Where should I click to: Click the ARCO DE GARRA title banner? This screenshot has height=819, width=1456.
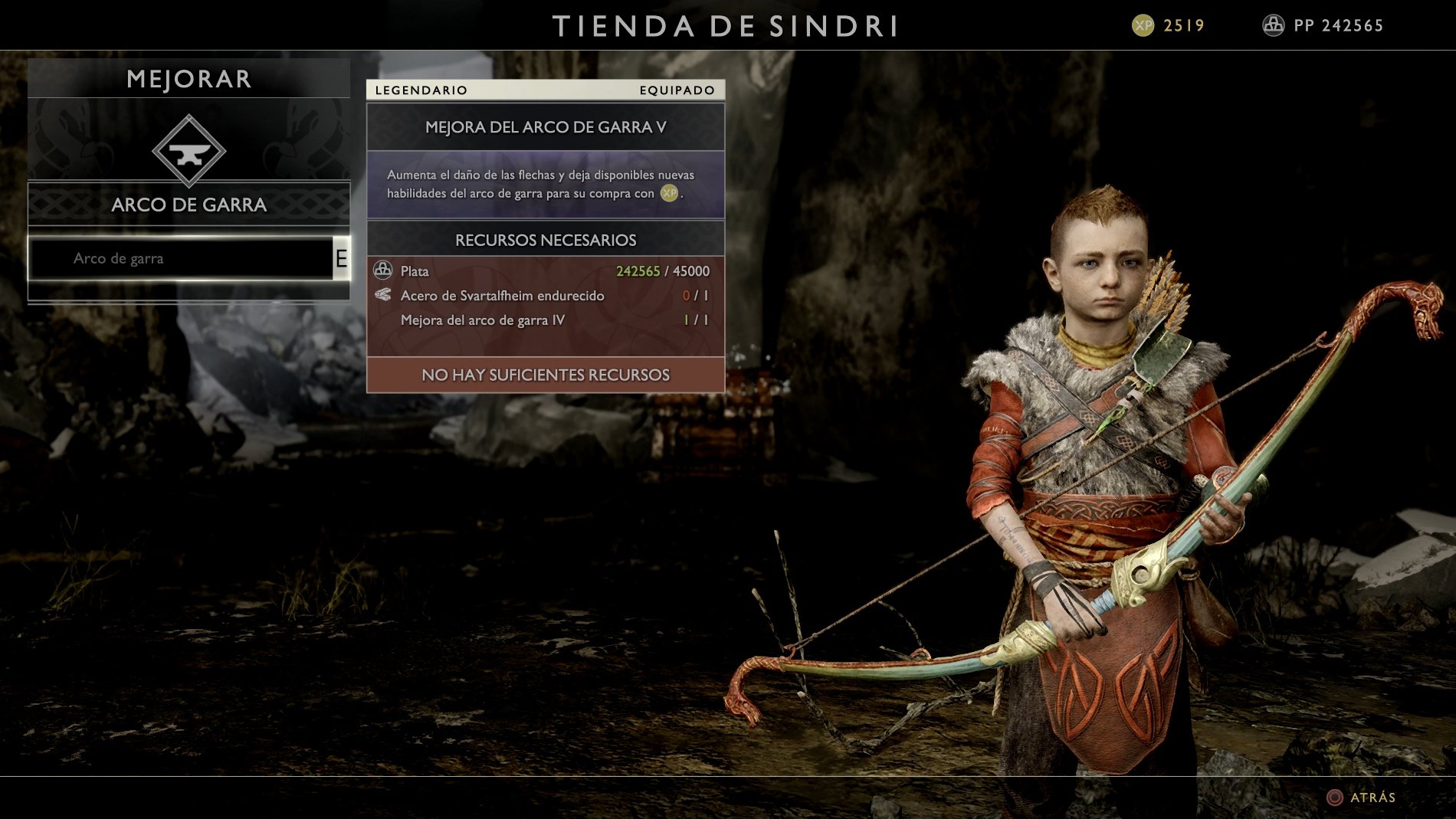click(189, 205)
